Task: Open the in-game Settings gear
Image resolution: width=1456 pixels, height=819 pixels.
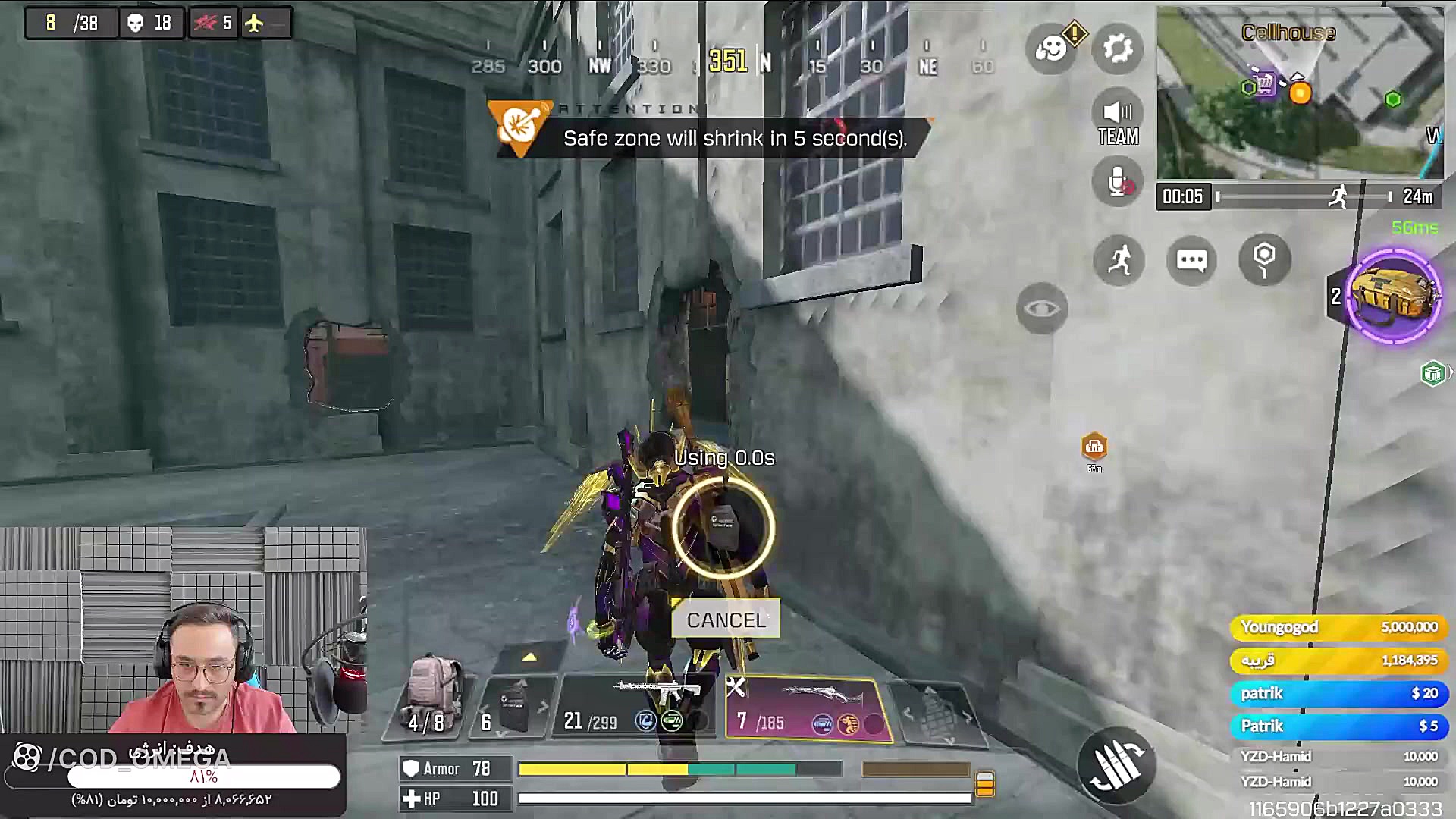Action: (1117, 49)
